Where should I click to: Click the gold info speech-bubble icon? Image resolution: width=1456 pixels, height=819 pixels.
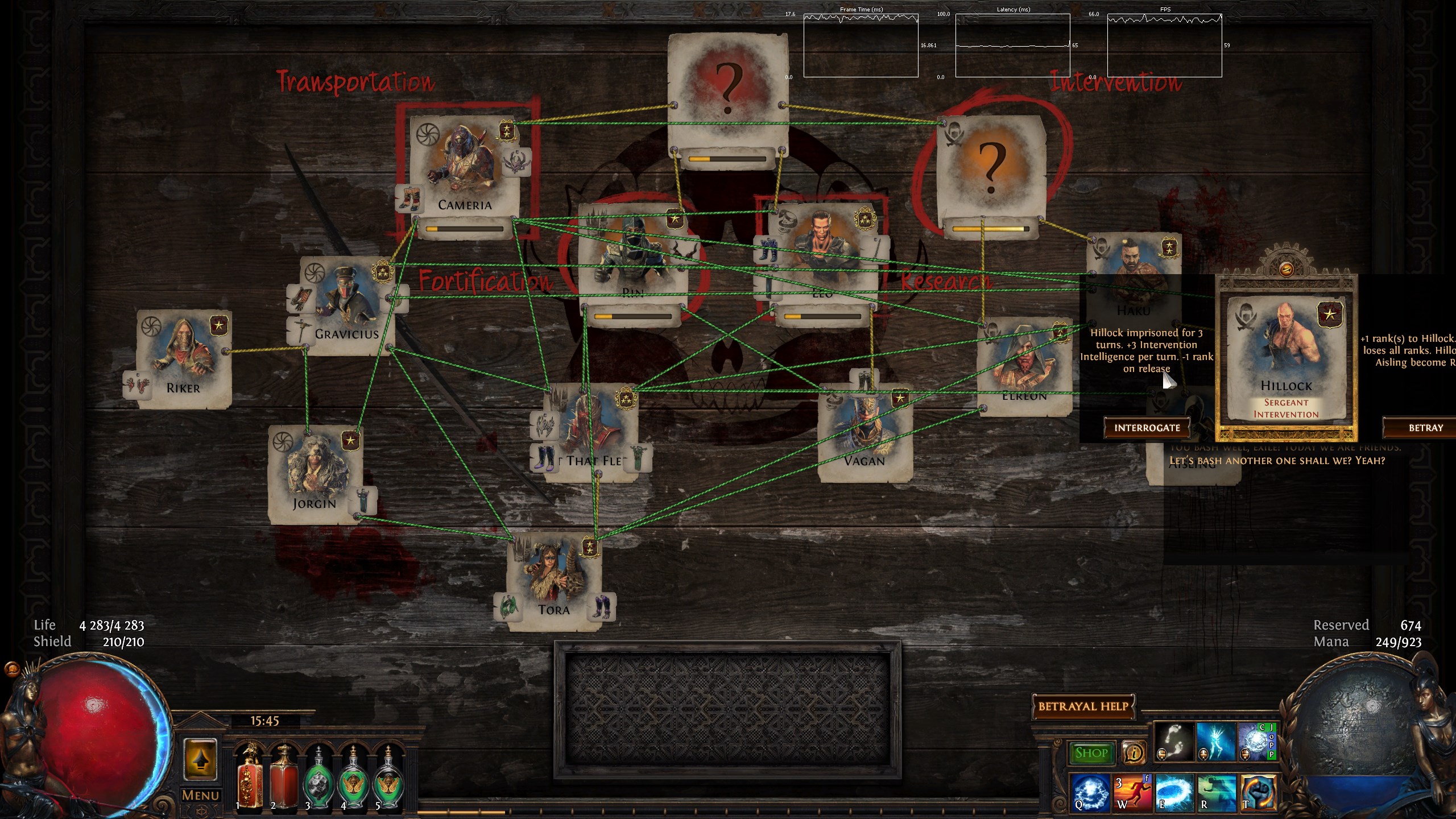(x=1134, y=753)
